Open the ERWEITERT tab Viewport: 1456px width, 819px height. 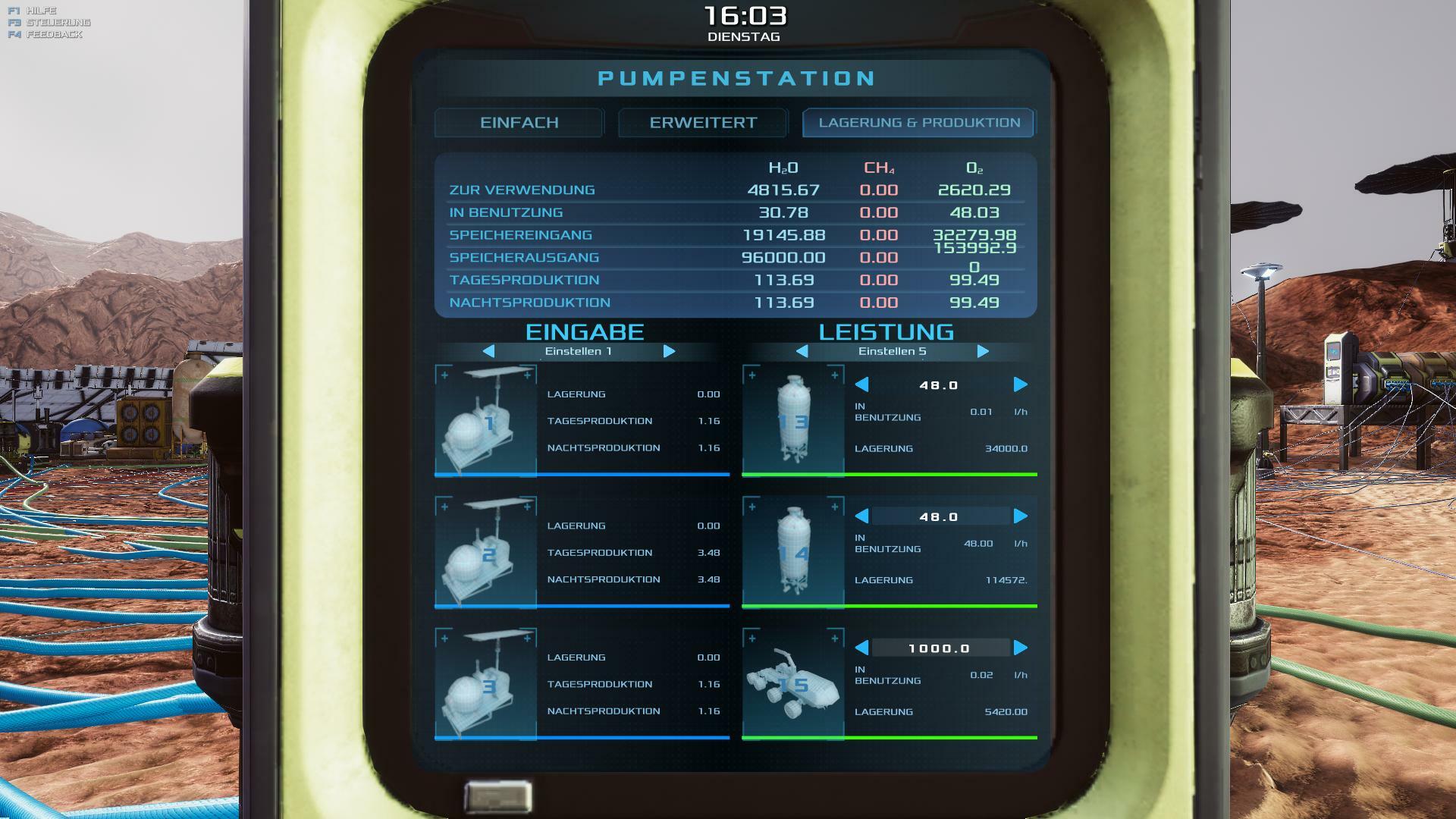[703, 123]
